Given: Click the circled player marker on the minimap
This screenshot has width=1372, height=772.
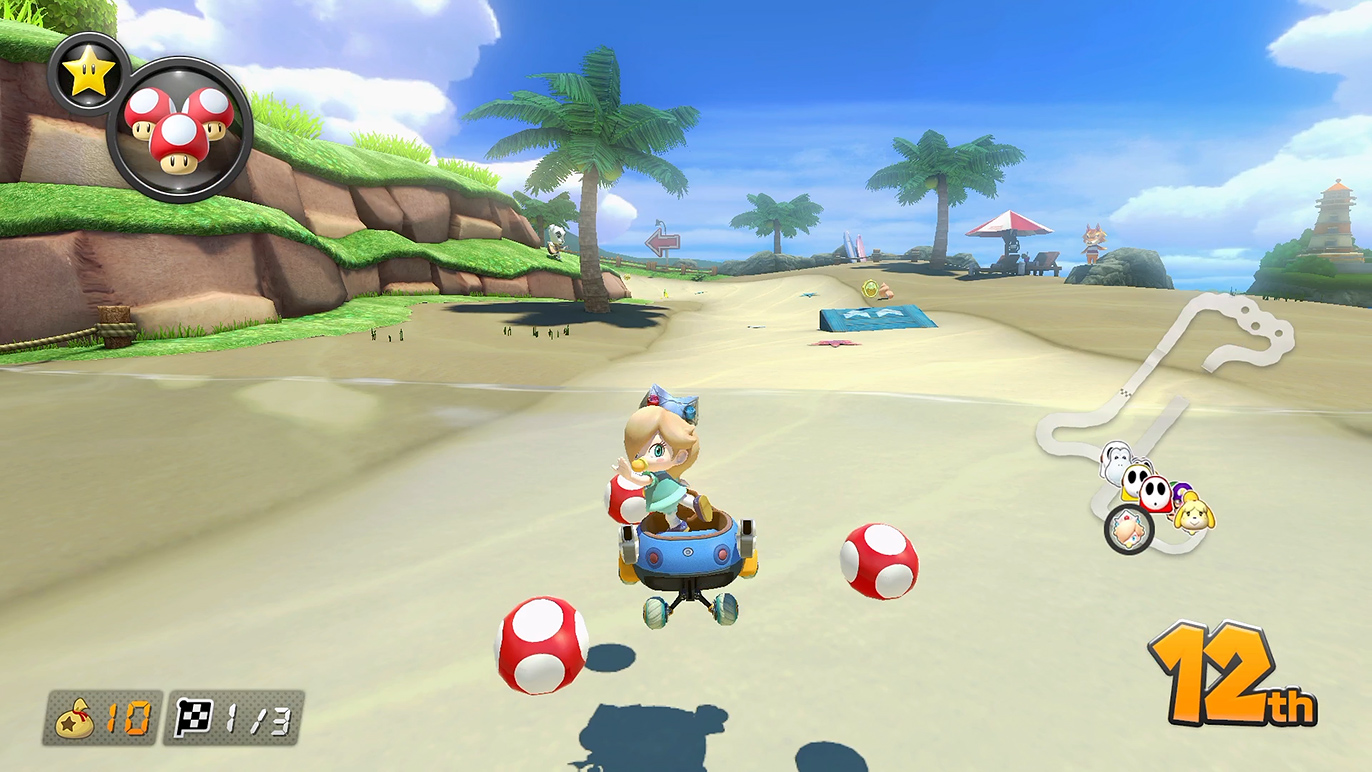Looking at the screenshot, I should (x=1129, y=528).
